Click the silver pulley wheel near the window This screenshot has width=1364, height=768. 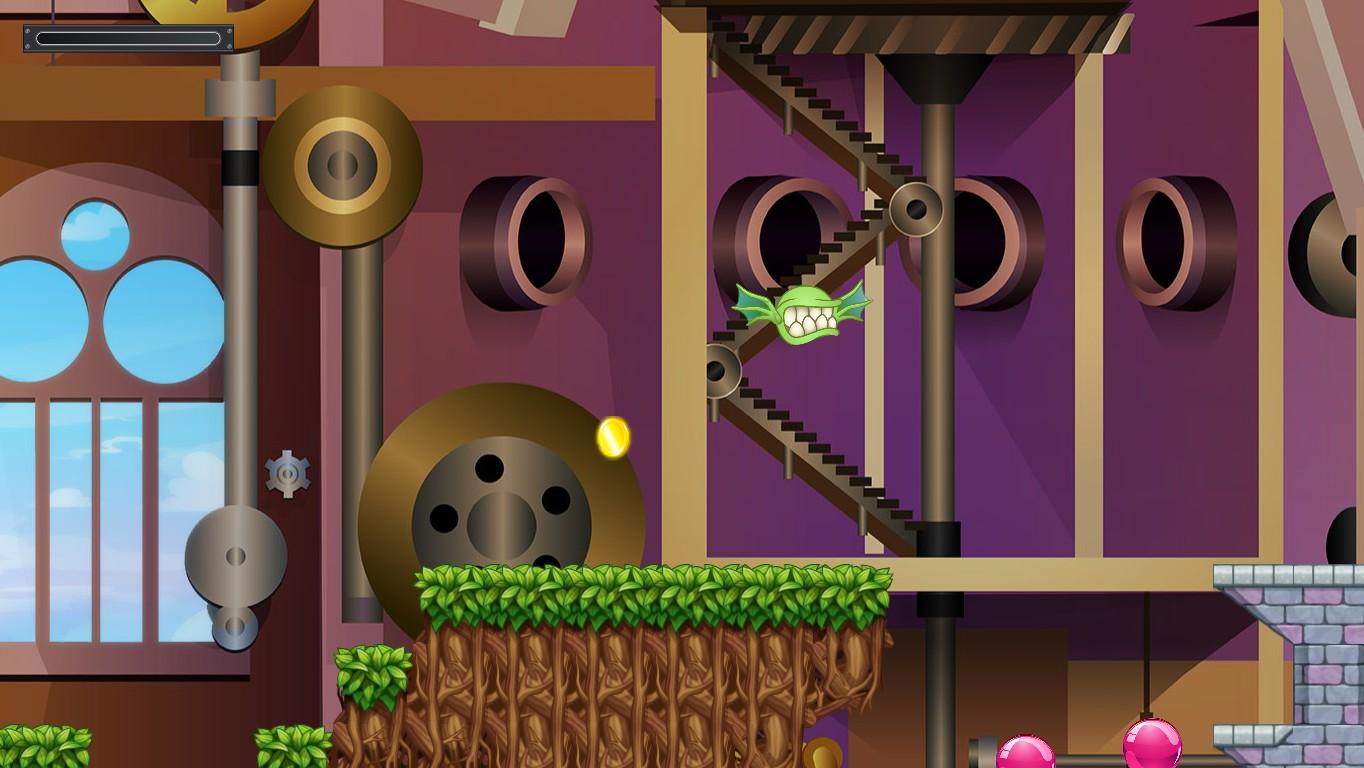235,557
